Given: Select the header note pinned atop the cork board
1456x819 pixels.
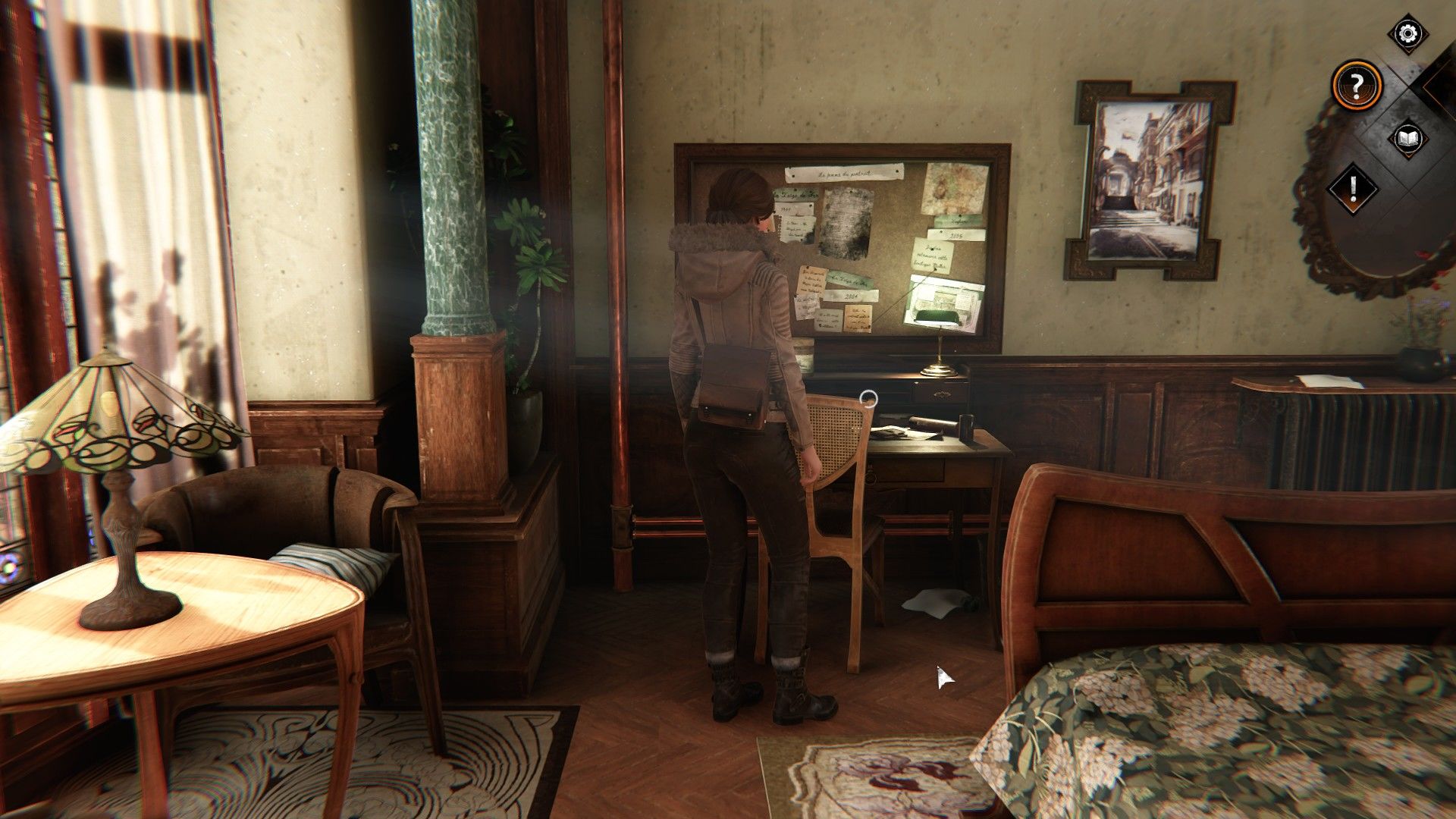Looking at the screenshot, I should pos(844,174).
